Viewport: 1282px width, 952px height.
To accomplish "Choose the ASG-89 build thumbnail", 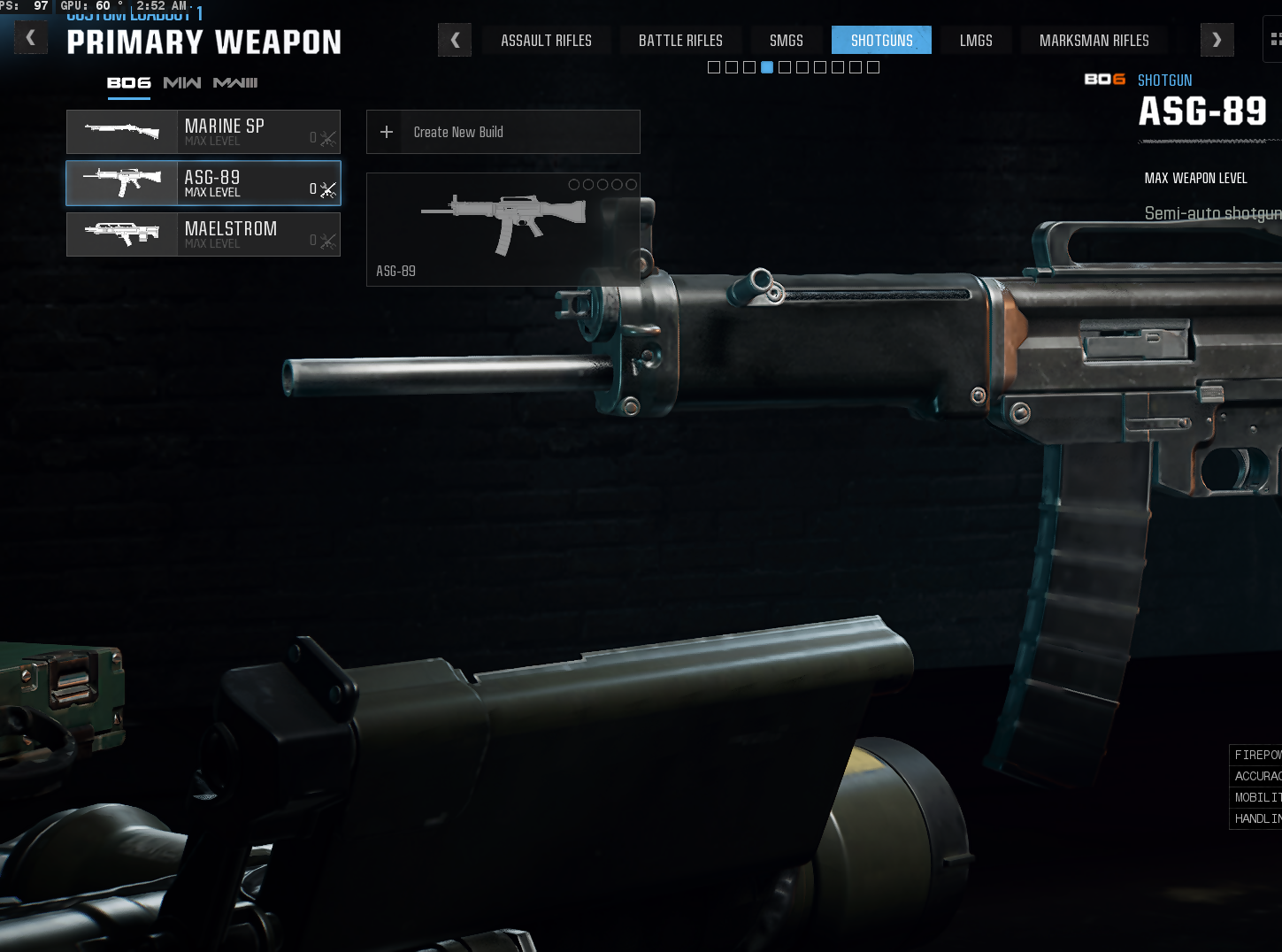I will click(x=503, y=229).
